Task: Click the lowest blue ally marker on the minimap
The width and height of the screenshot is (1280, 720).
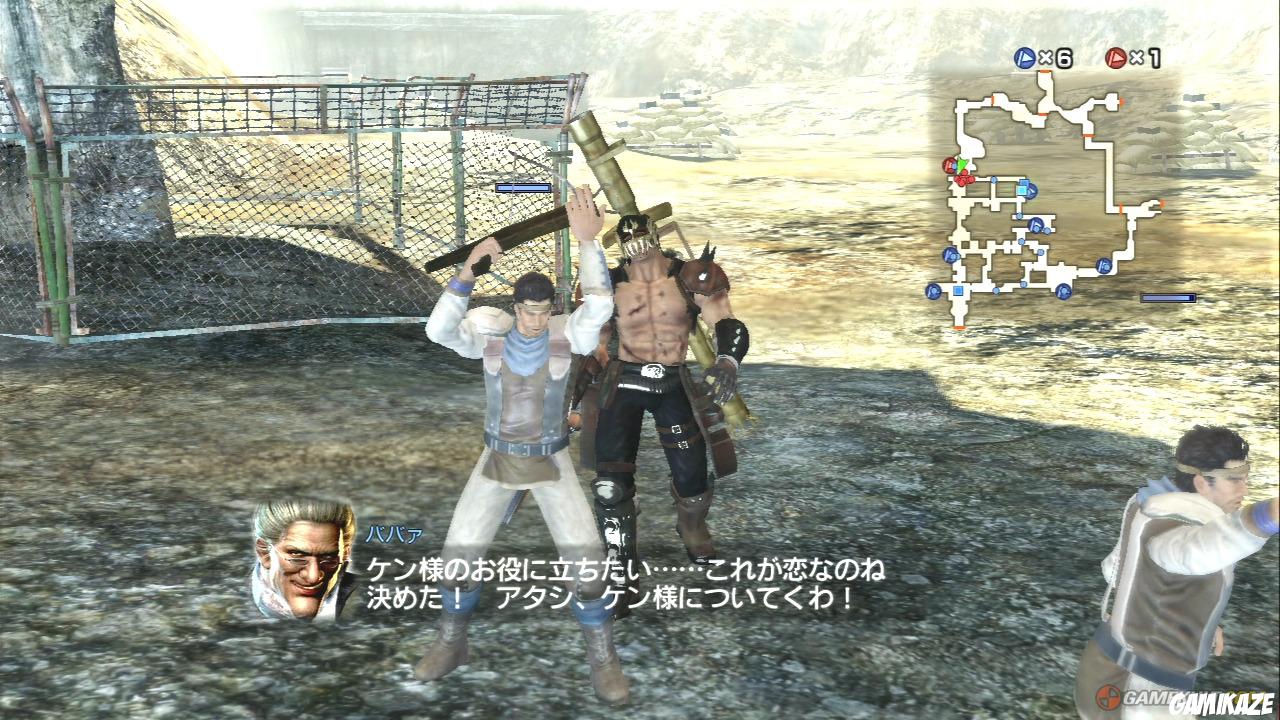Action: pos(1064,291)
